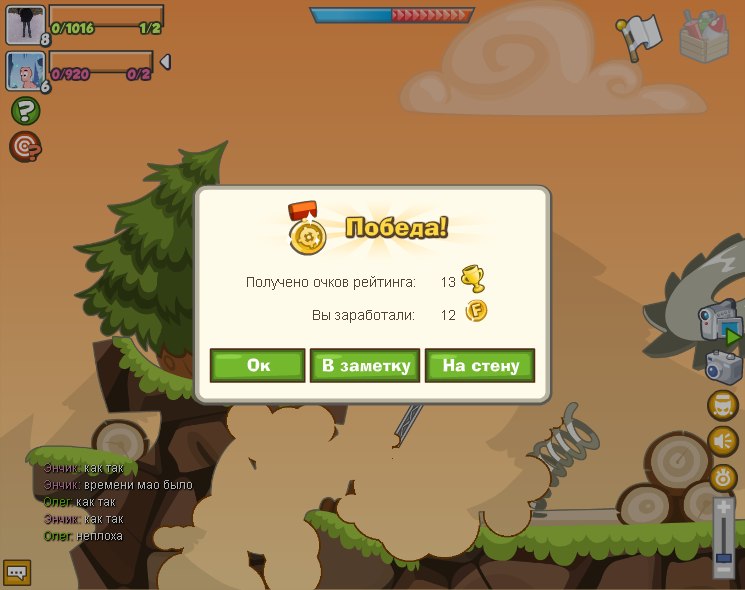Click the "В заметку" button
Screen dimensions: 745x590
coord(365,365)
